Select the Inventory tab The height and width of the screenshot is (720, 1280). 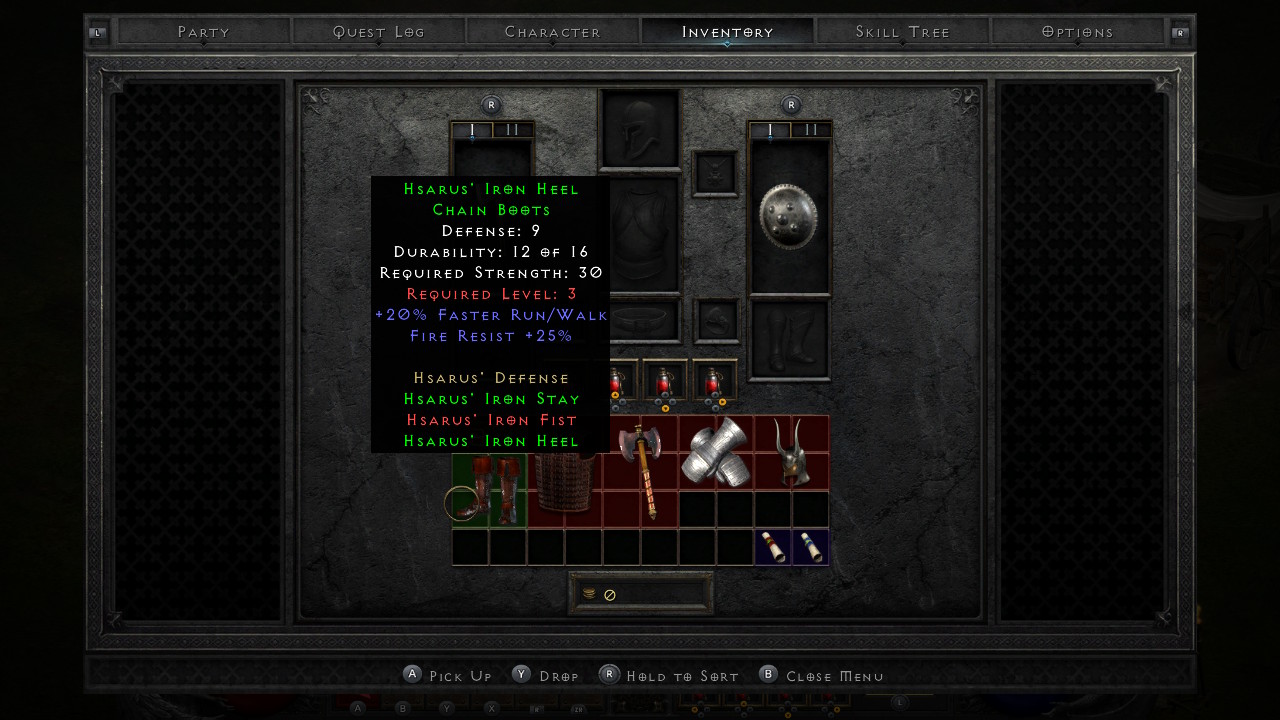728,32
